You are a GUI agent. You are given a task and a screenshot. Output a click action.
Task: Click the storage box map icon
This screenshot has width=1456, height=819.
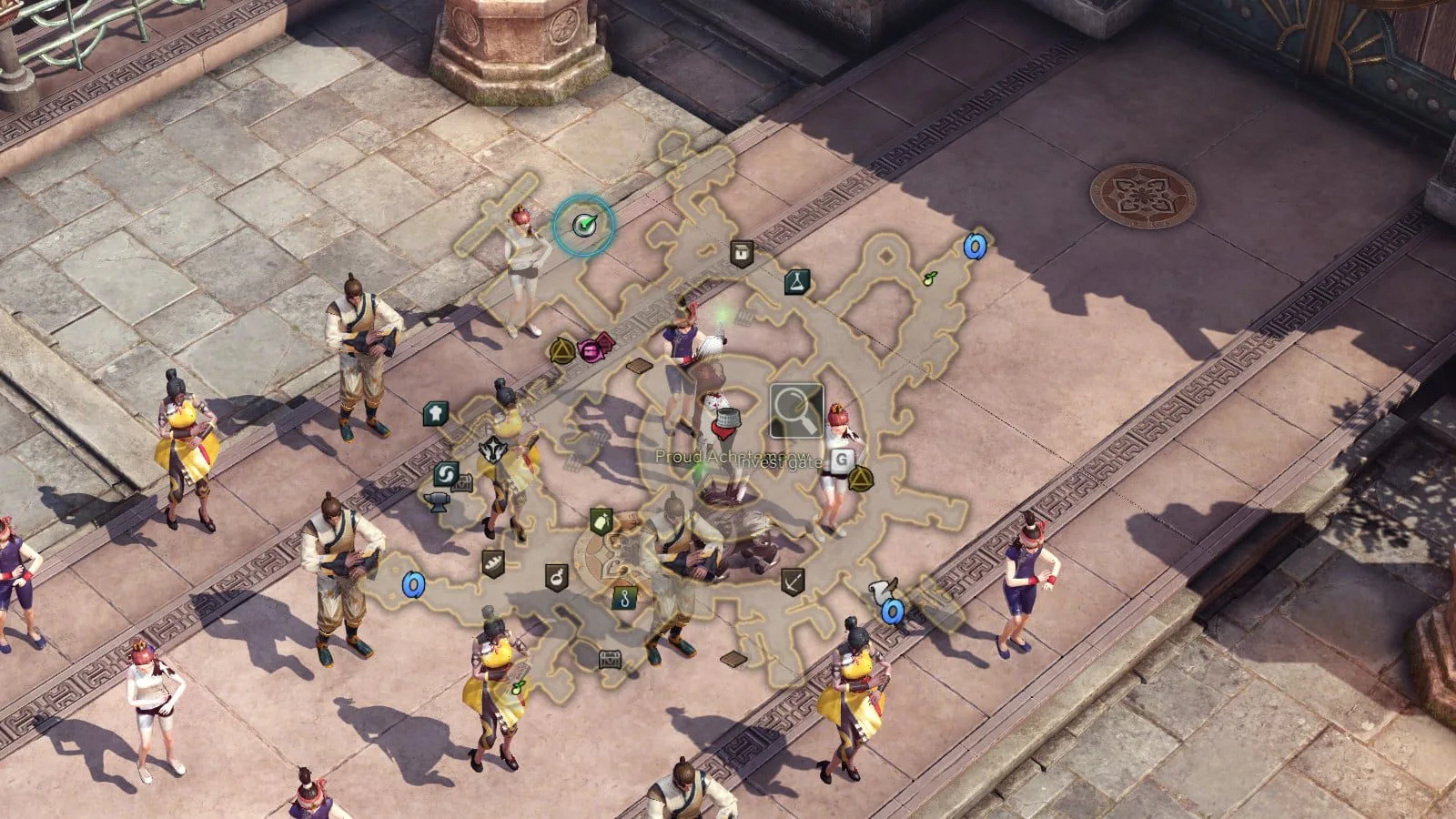click(742, 253)
